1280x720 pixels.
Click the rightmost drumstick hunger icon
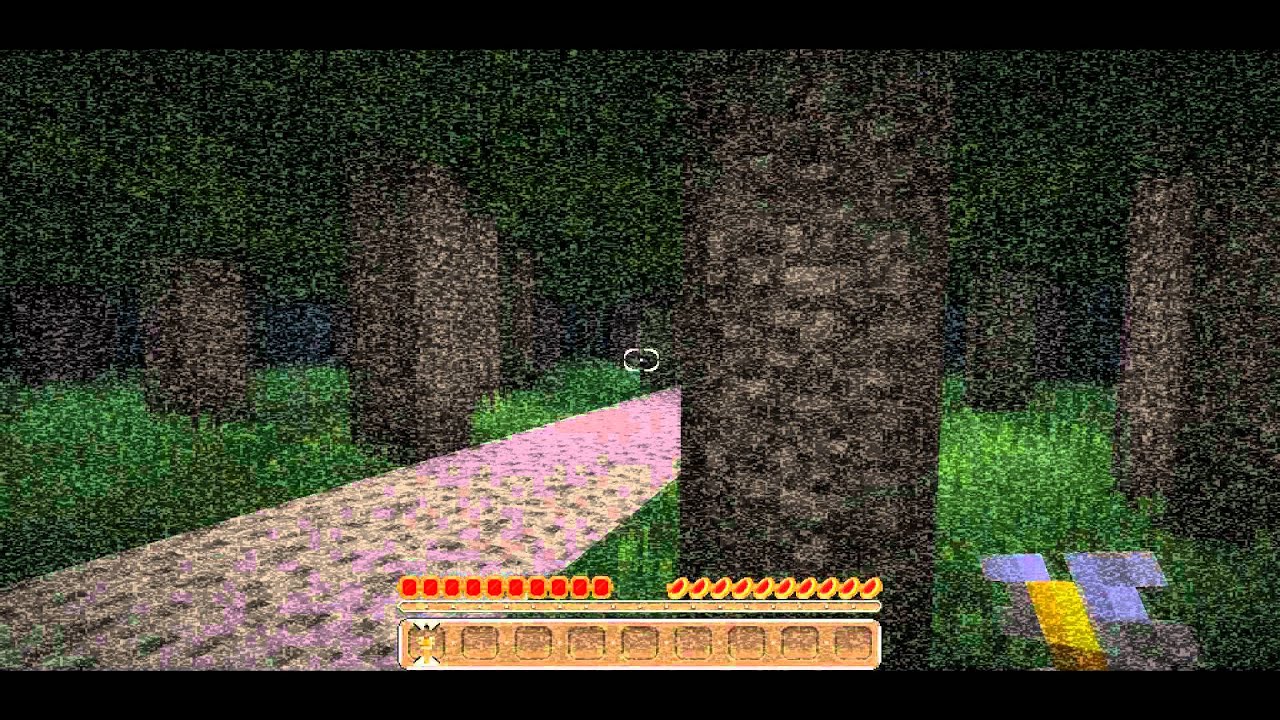click(x=873, y=589)
